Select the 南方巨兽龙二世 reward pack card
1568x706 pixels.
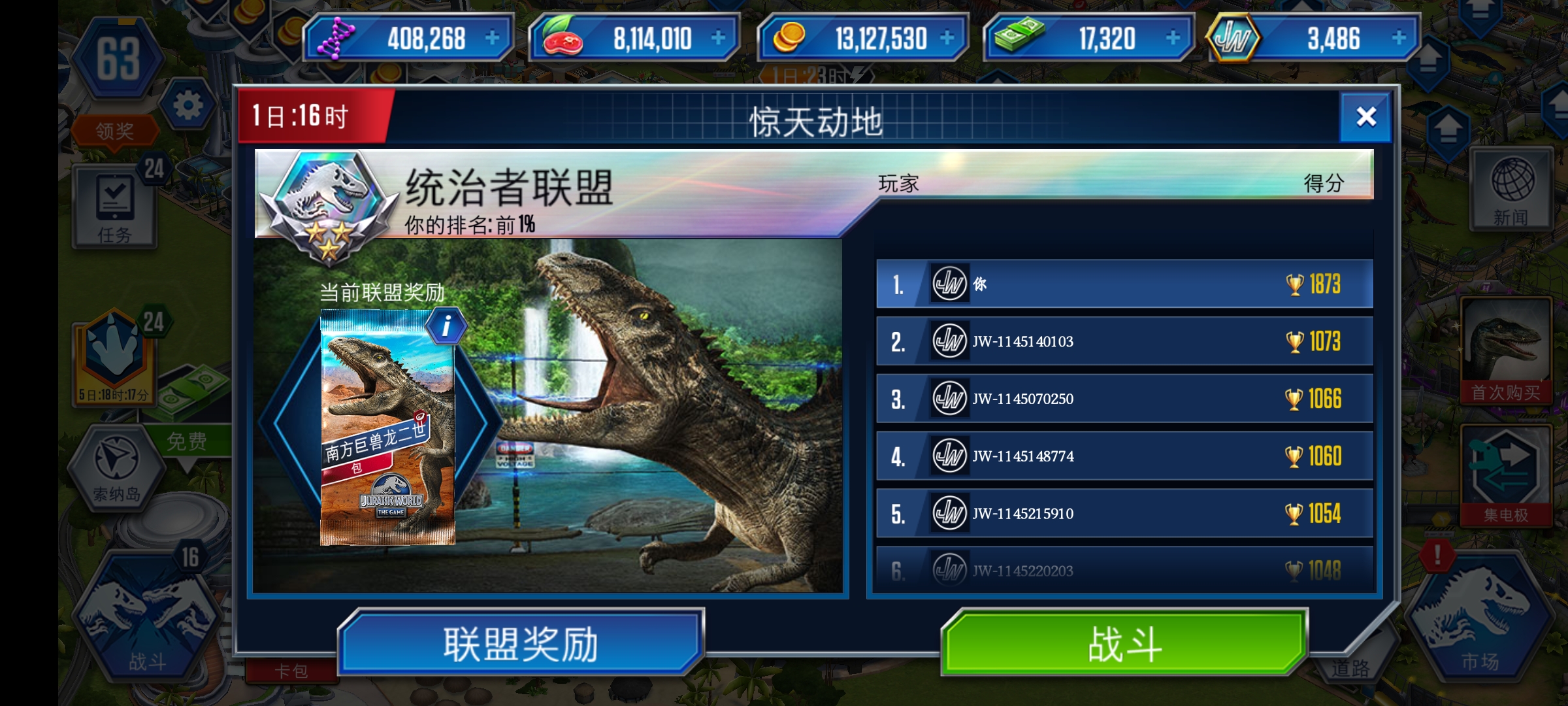[x=387, y=428]
